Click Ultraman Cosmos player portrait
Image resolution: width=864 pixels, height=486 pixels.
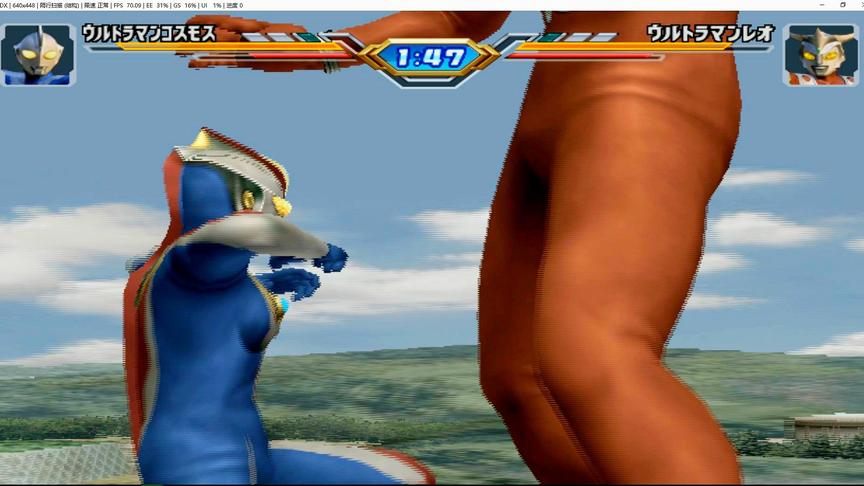(x=38, y=54)
